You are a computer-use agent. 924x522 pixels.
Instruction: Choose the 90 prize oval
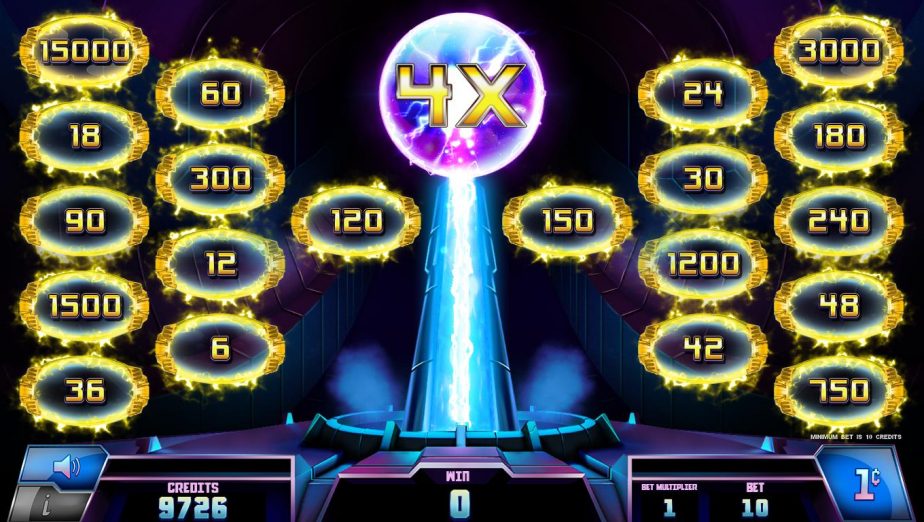[x=84, y=221]
